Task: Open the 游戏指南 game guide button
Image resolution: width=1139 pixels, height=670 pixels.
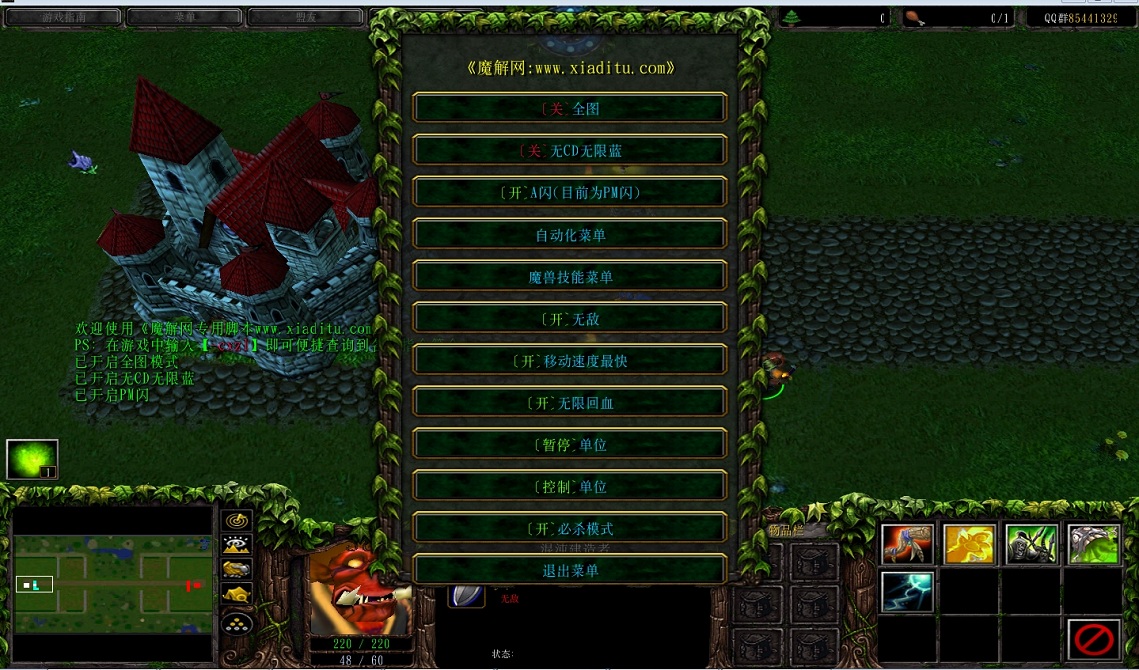Action: 60,17
